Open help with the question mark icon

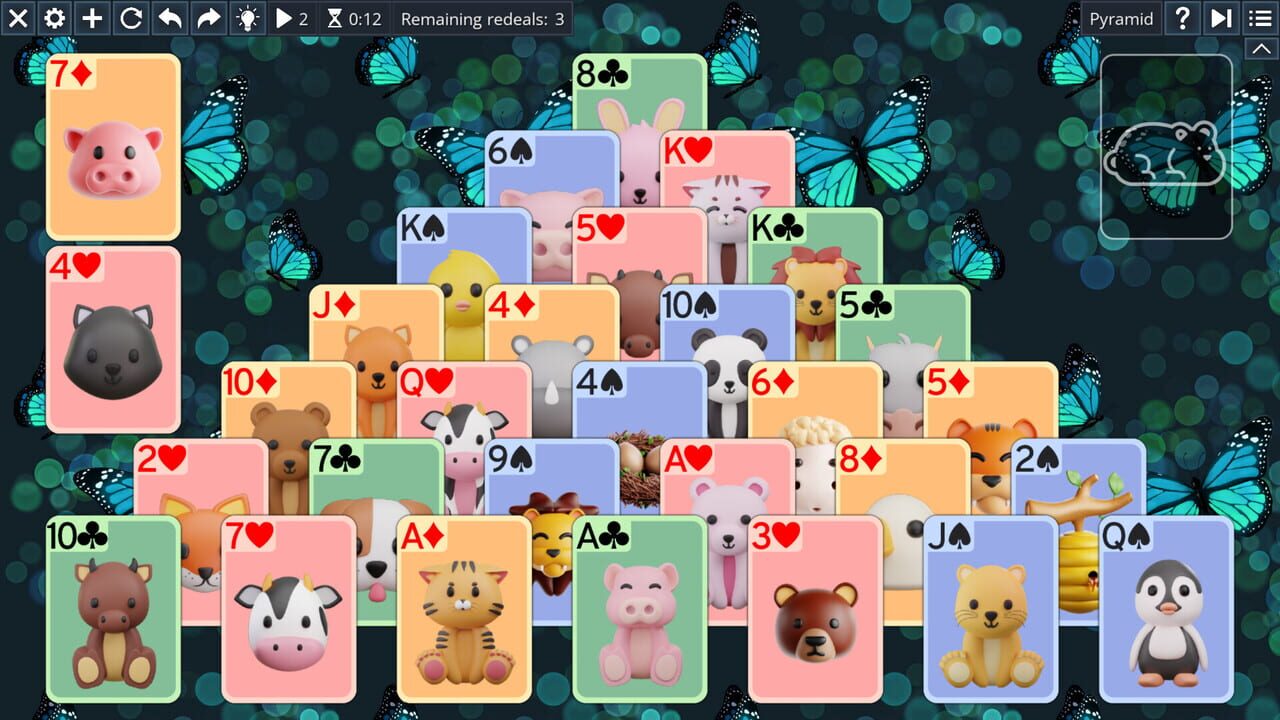point(1182,18)
